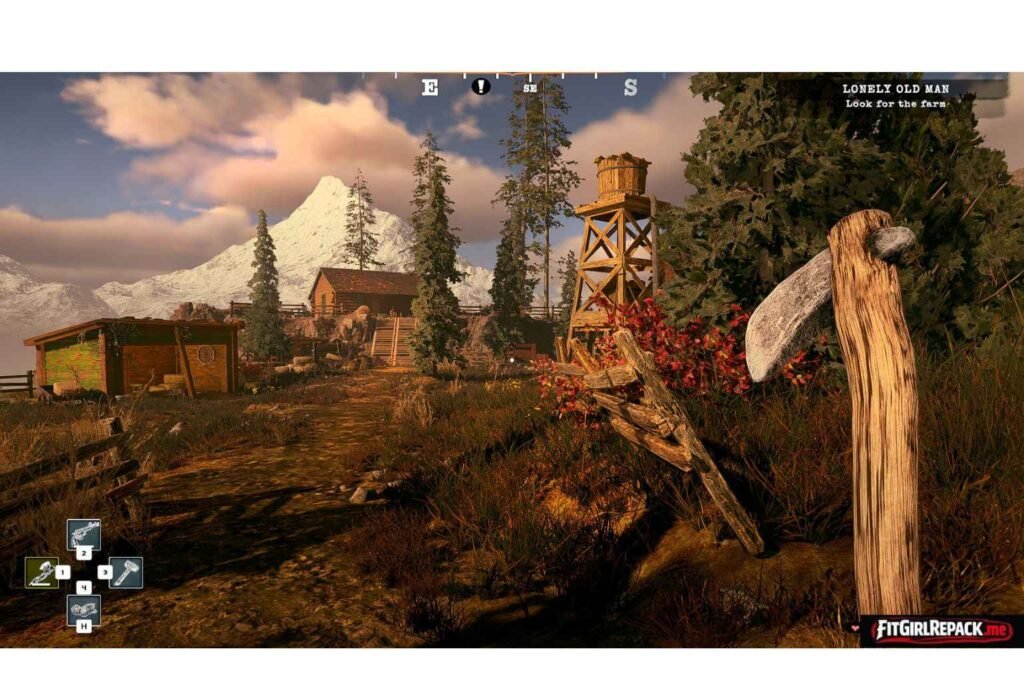Choose the hammer tool slot

(x=126, y=572)
